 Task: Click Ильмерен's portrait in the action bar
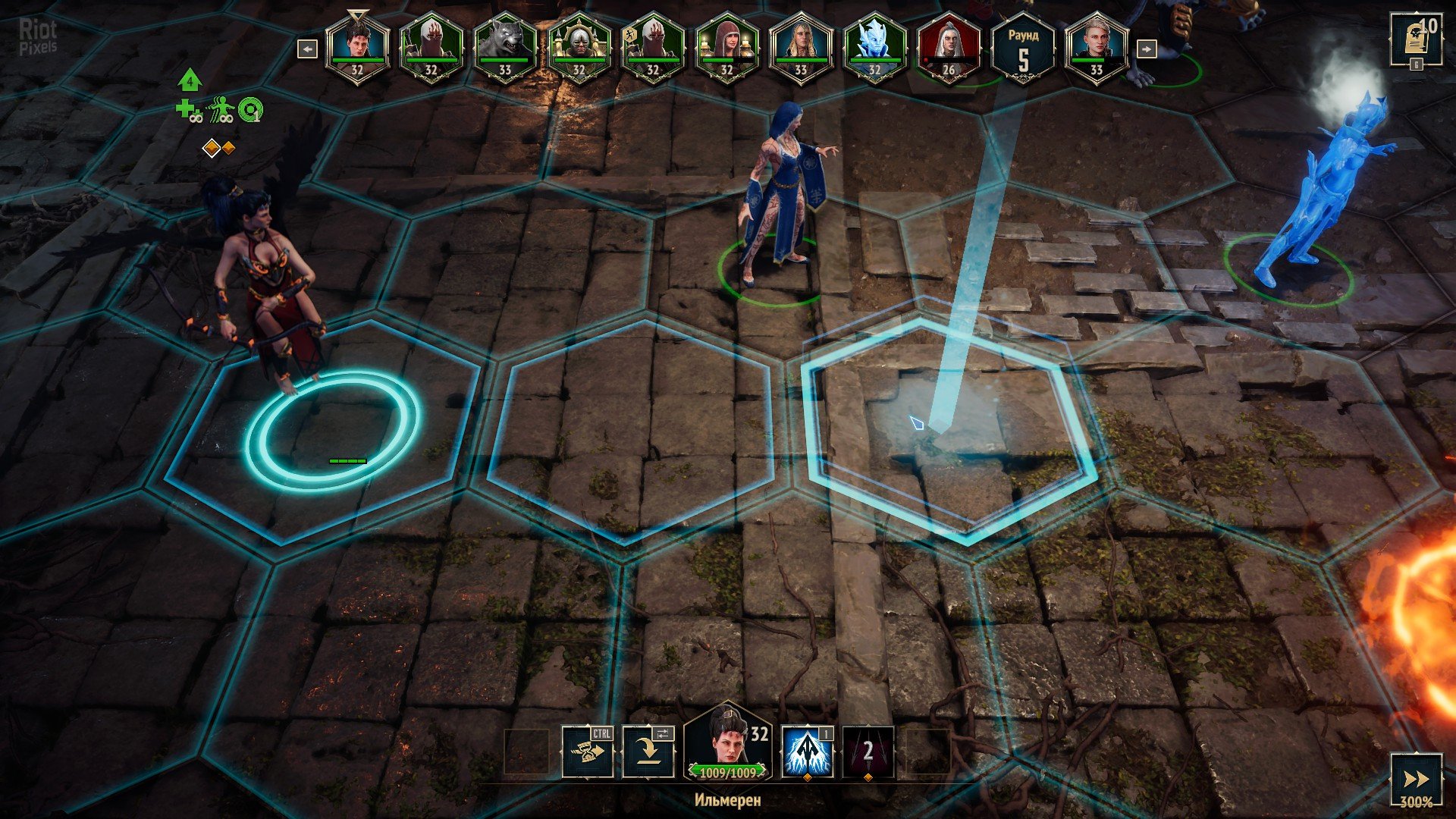(x=726, y=743)
